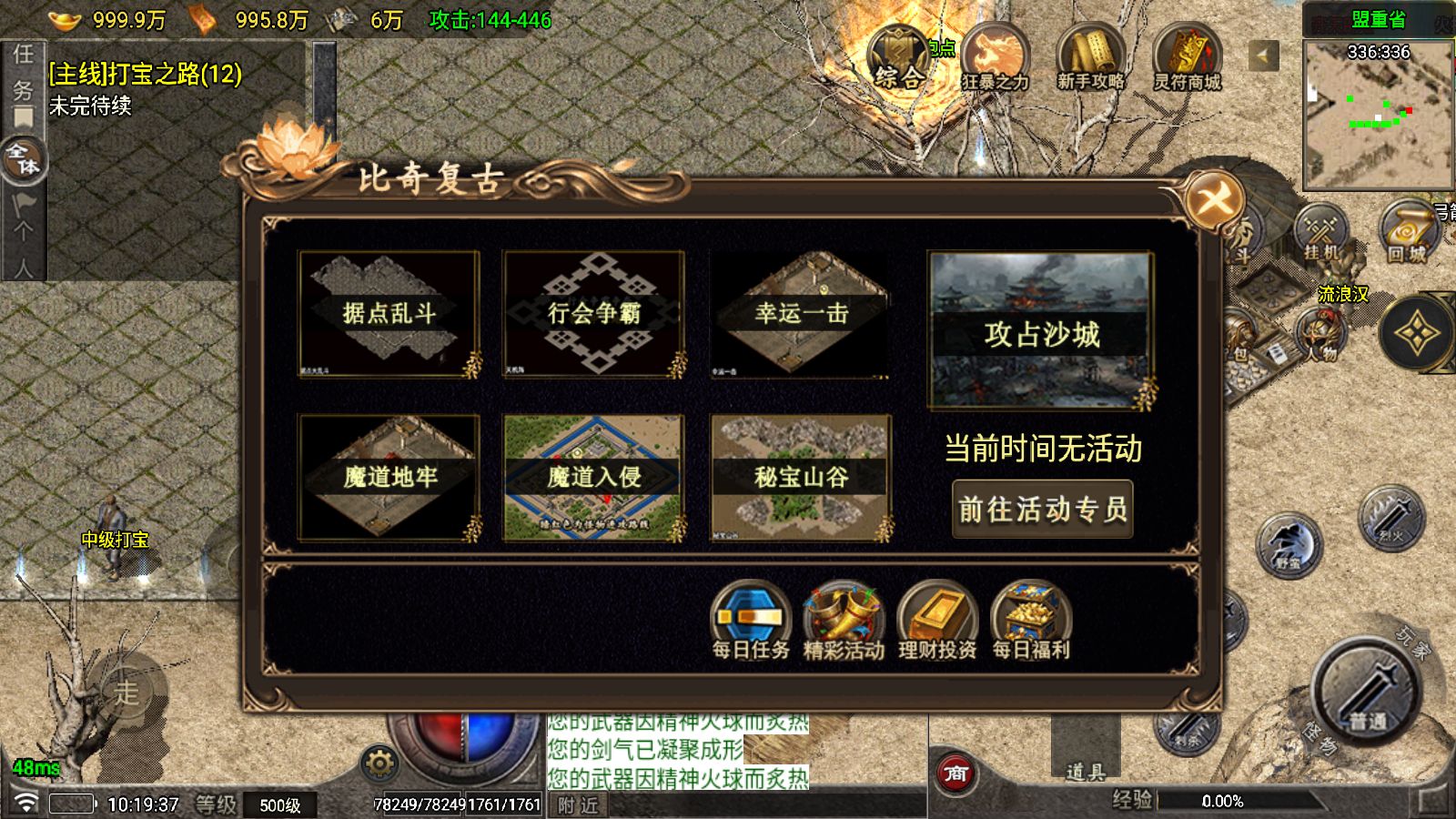Screen dimensions: 1456x819
Task: Open the 综合 shield menu icon
Action: click(898, 59)
